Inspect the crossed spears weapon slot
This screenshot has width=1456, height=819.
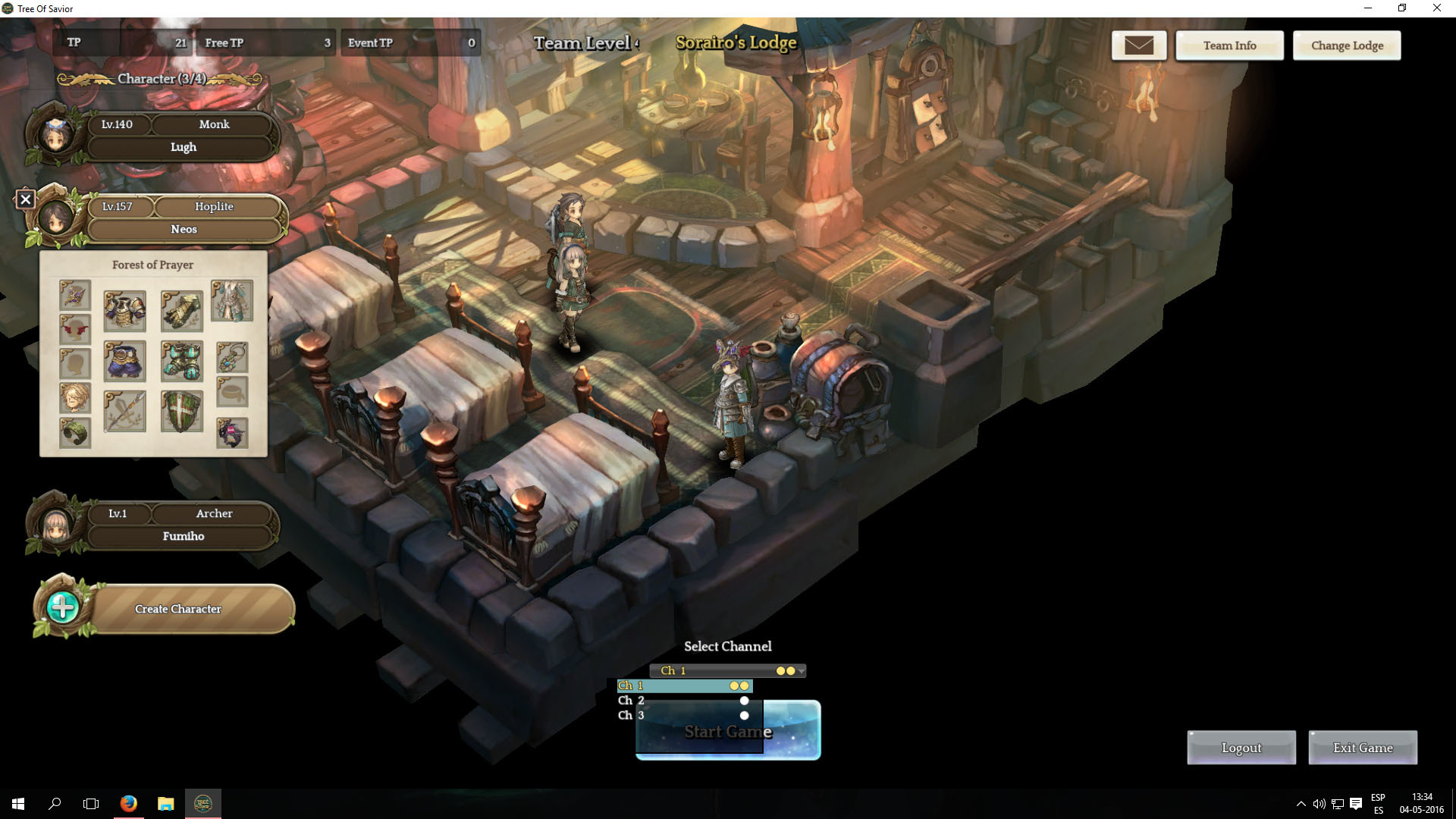[x=124, y=412]
